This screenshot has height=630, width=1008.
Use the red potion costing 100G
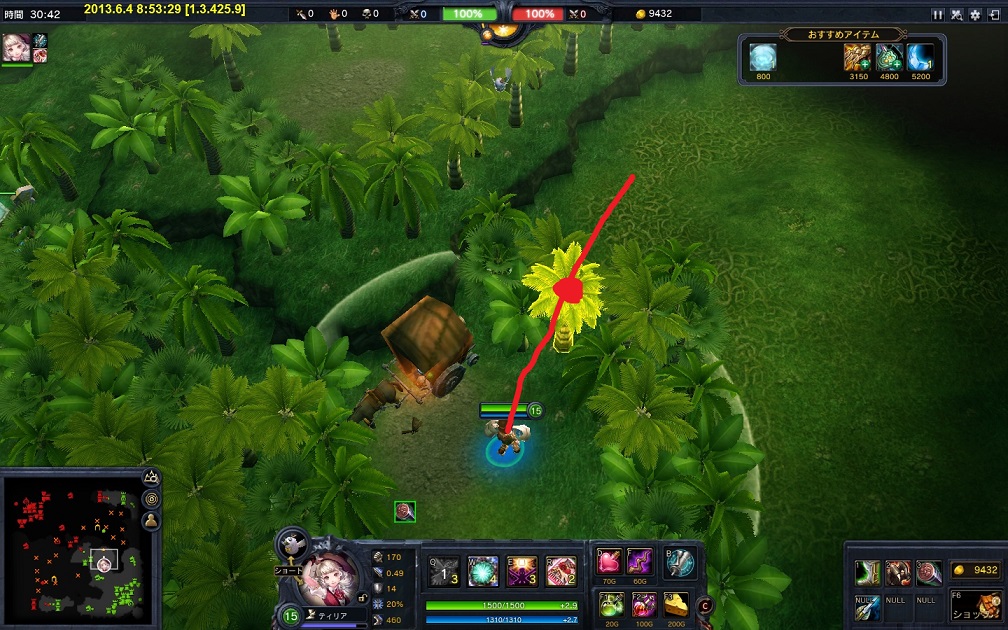(x=644, y=604)
